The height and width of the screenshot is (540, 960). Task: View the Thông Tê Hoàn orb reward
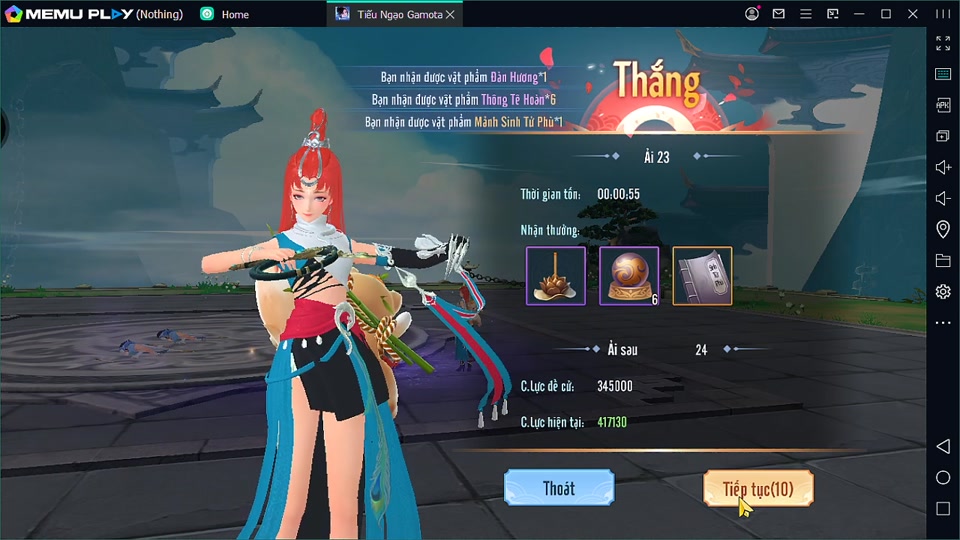628,275
